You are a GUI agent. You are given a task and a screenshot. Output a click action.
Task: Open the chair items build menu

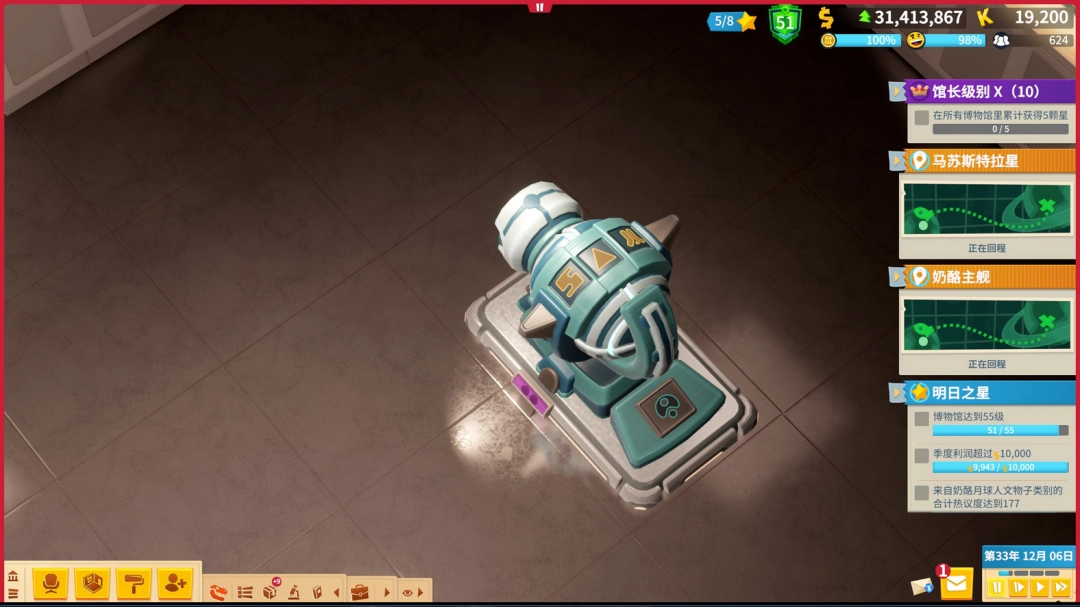(x=50, y=583)
